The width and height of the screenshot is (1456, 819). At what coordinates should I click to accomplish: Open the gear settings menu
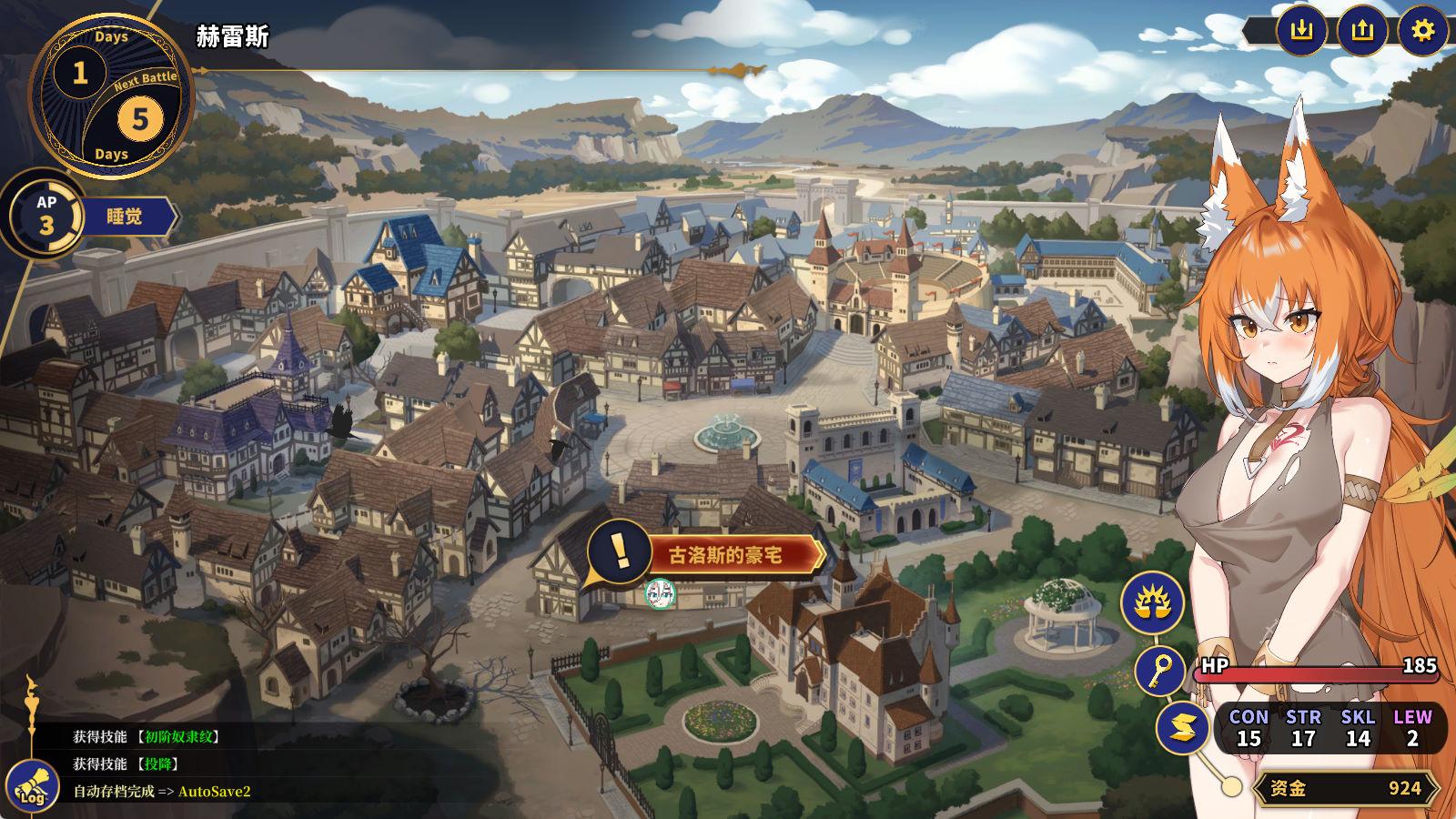1421,31
